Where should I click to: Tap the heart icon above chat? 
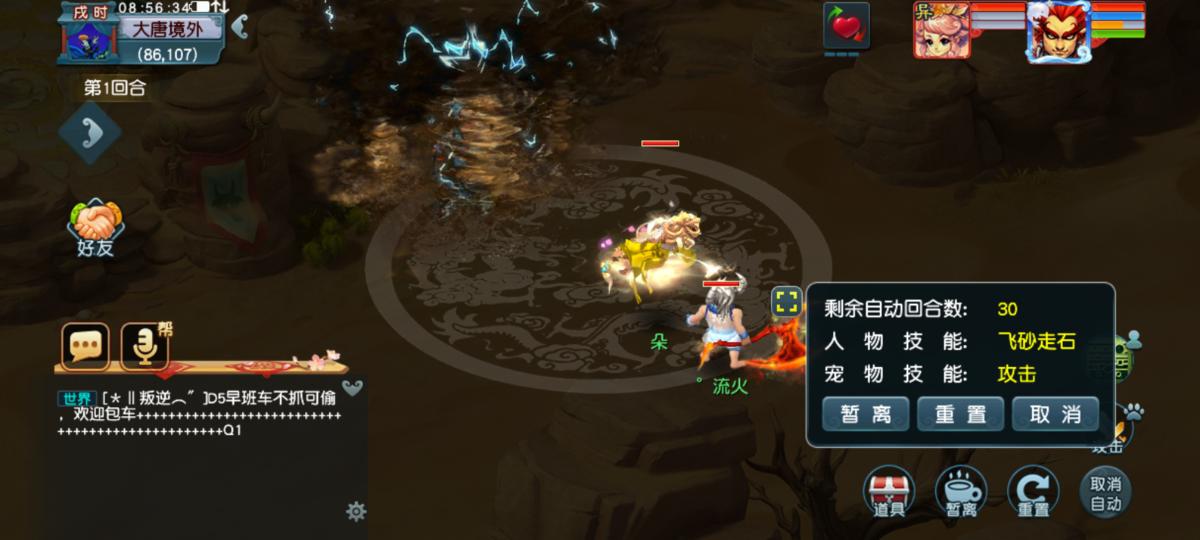(352, 388)
